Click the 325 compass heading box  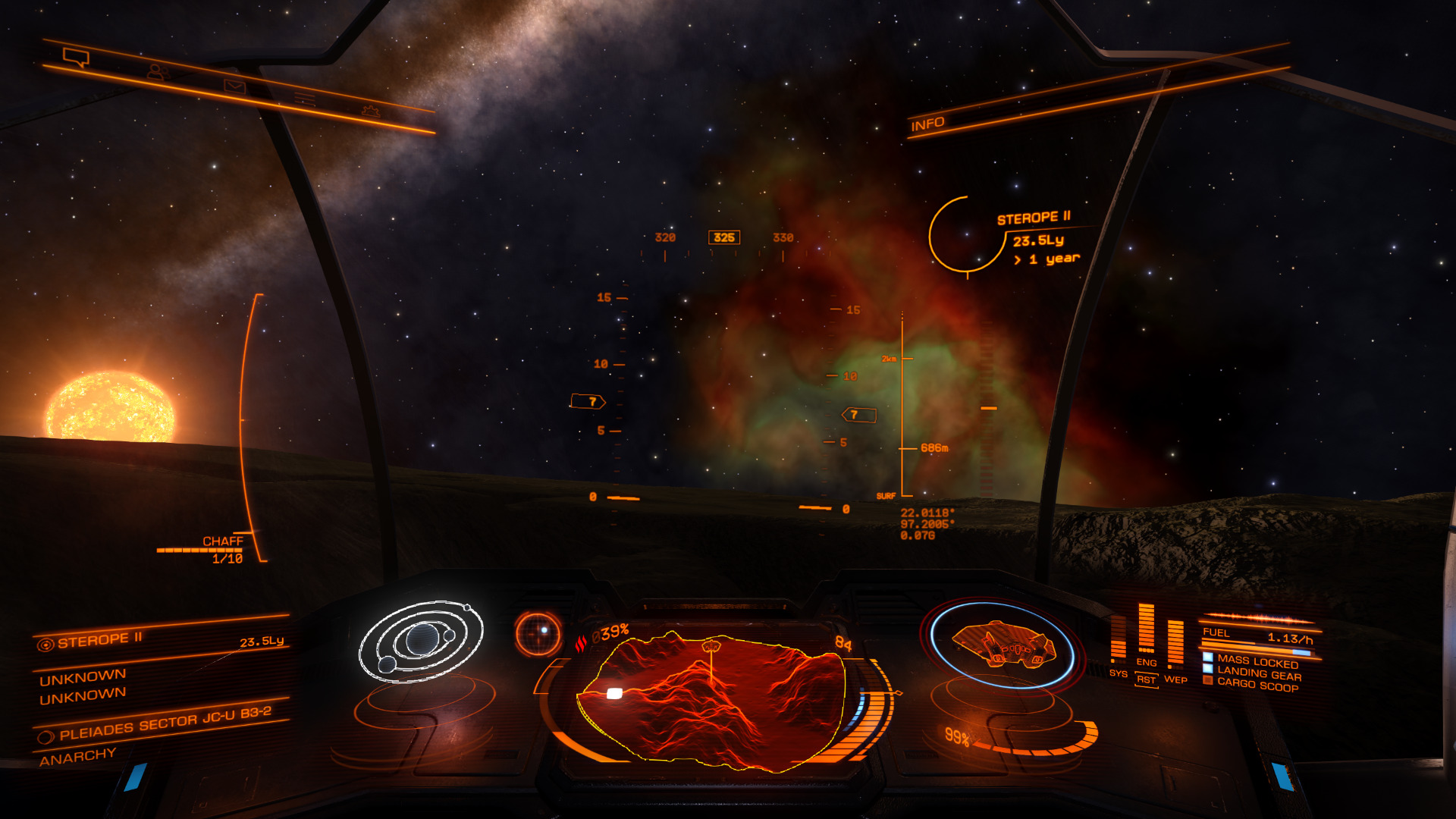(x=724, y=238)
